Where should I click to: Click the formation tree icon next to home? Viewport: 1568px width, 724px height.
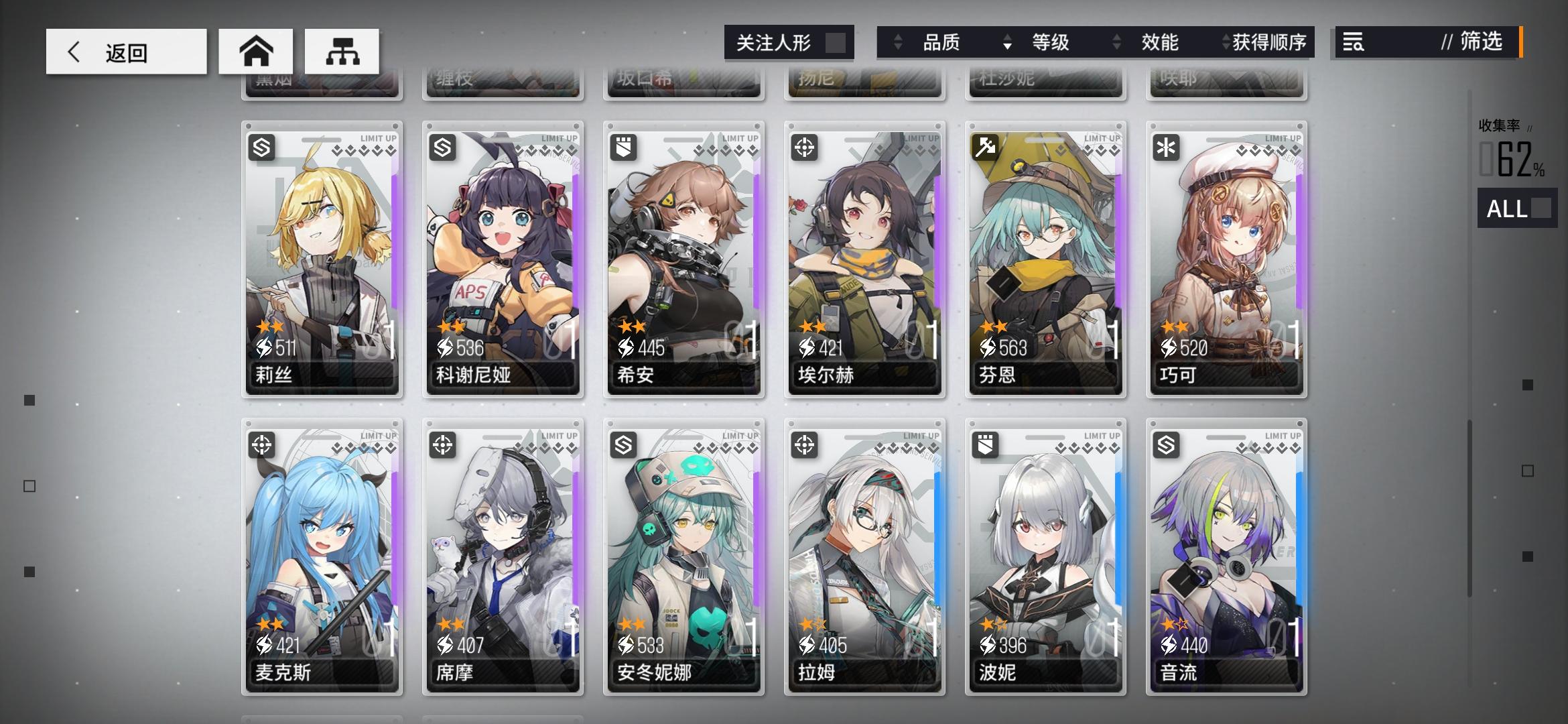(342, 51)
